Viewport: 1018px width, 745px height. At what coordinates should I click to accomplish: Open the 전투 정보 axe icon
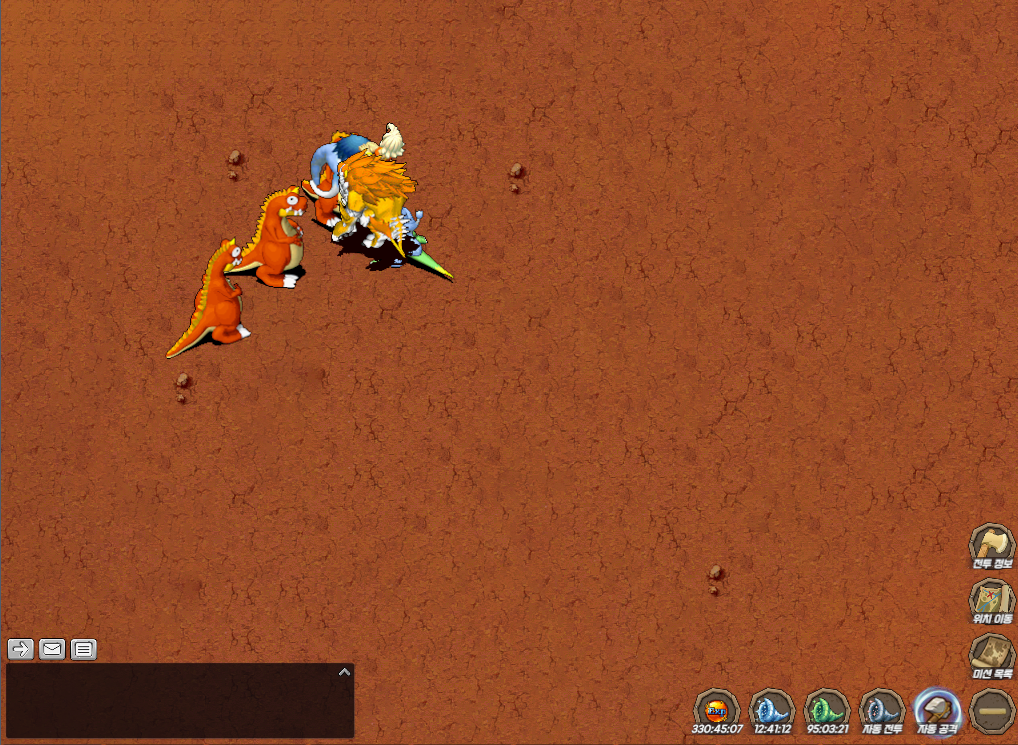coord(991,546)
